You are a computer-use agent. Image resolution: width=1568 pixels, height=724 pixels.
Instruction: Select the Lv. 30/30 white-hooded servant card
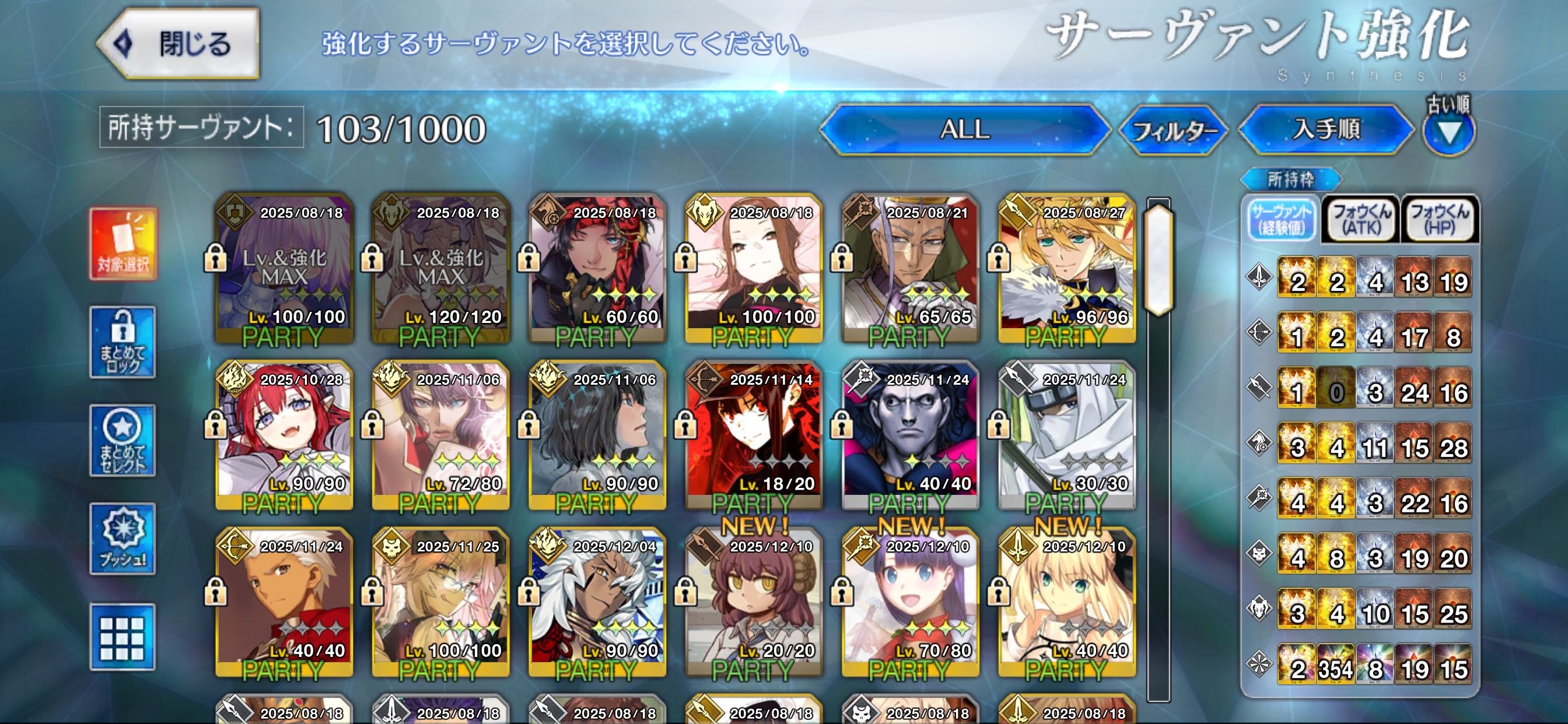click(x=1067, y=435)
